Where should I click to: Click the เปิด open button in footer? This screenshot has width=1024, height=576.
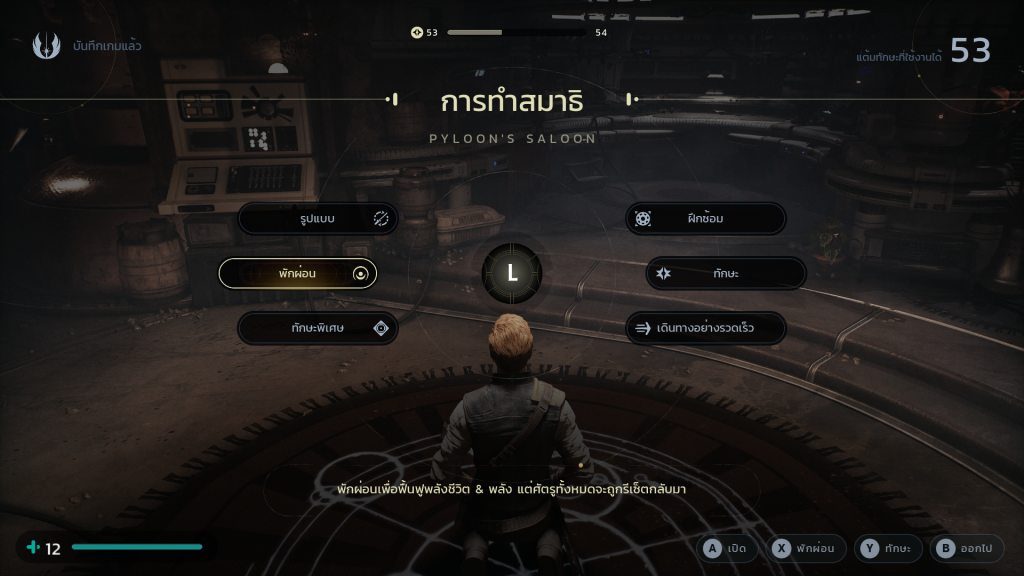point(727,548)
